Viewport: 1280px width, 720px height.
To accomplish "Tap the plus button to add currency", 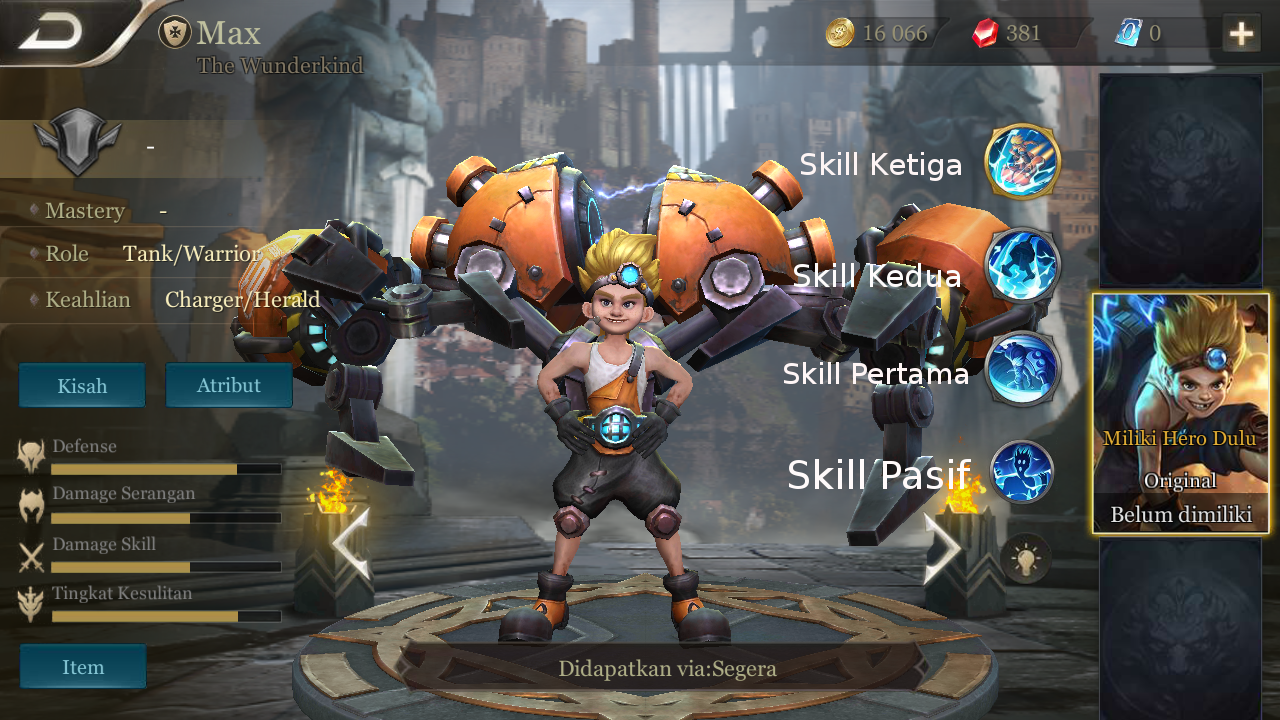I will click(x=1241, y=34).
